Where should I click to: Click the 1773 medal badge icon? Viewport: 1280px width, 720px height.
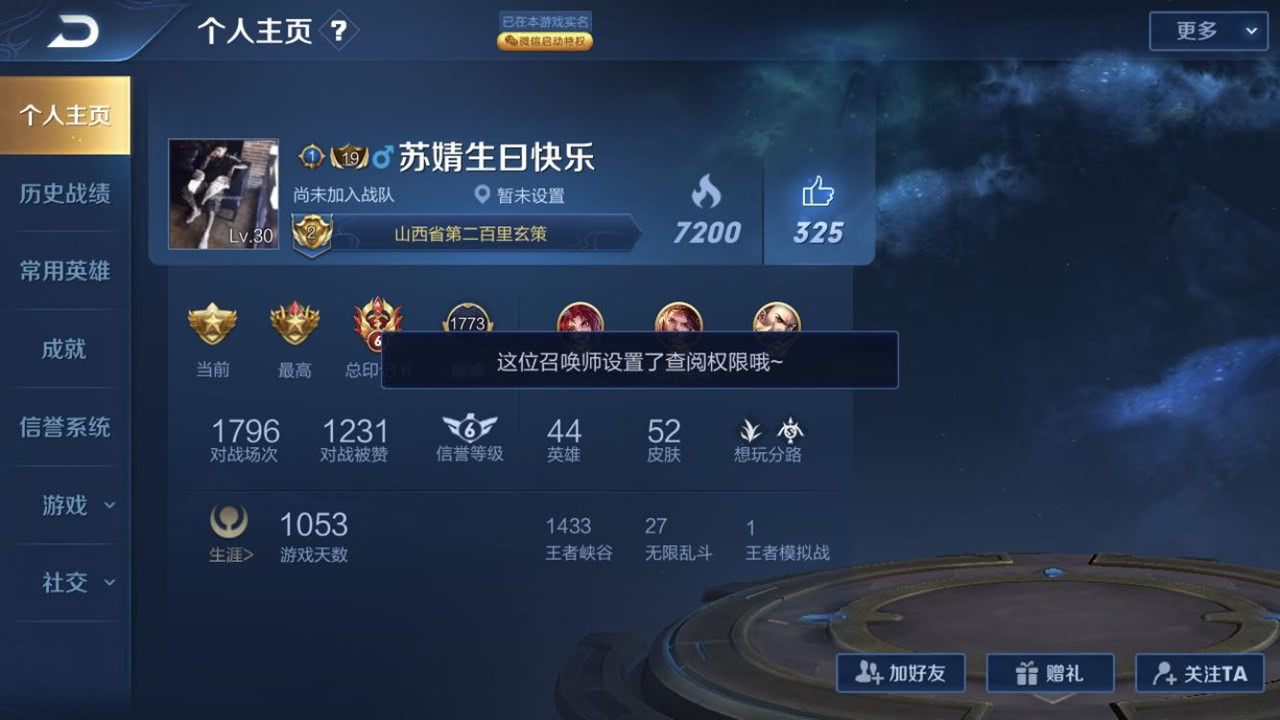click(x=466, y=322)
